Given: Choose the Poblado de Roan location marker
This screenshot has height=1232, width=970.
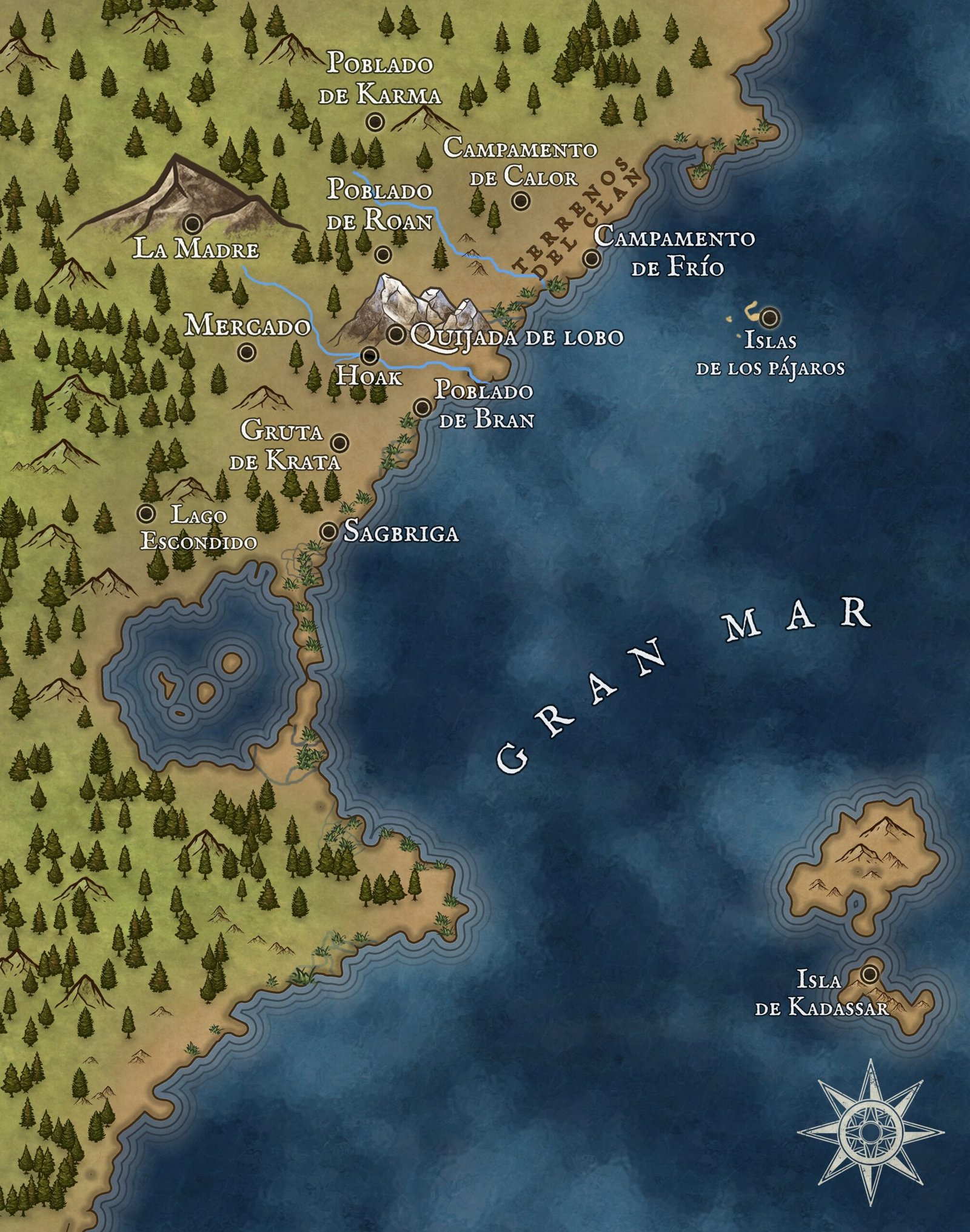Looking at the screenshot, I should click(x=383, y=255).
